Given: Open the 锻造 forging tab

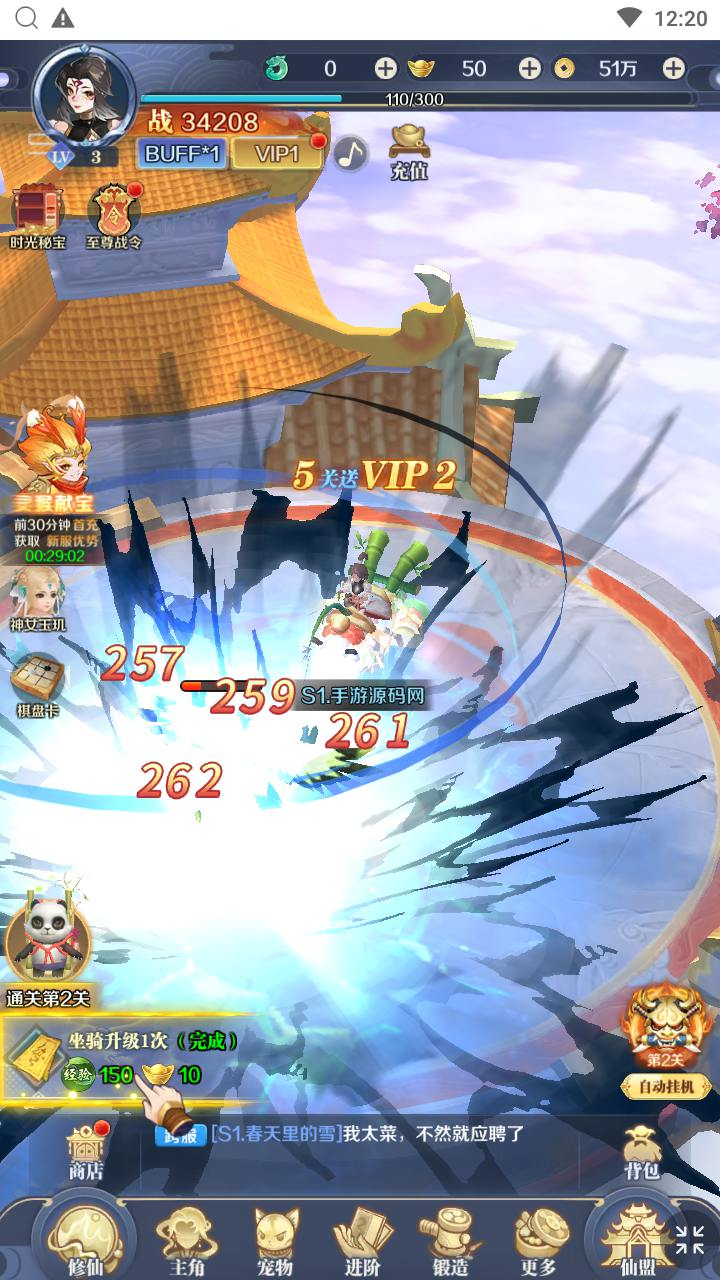Looking at the screenshot, I should [x=450, y=1240].
